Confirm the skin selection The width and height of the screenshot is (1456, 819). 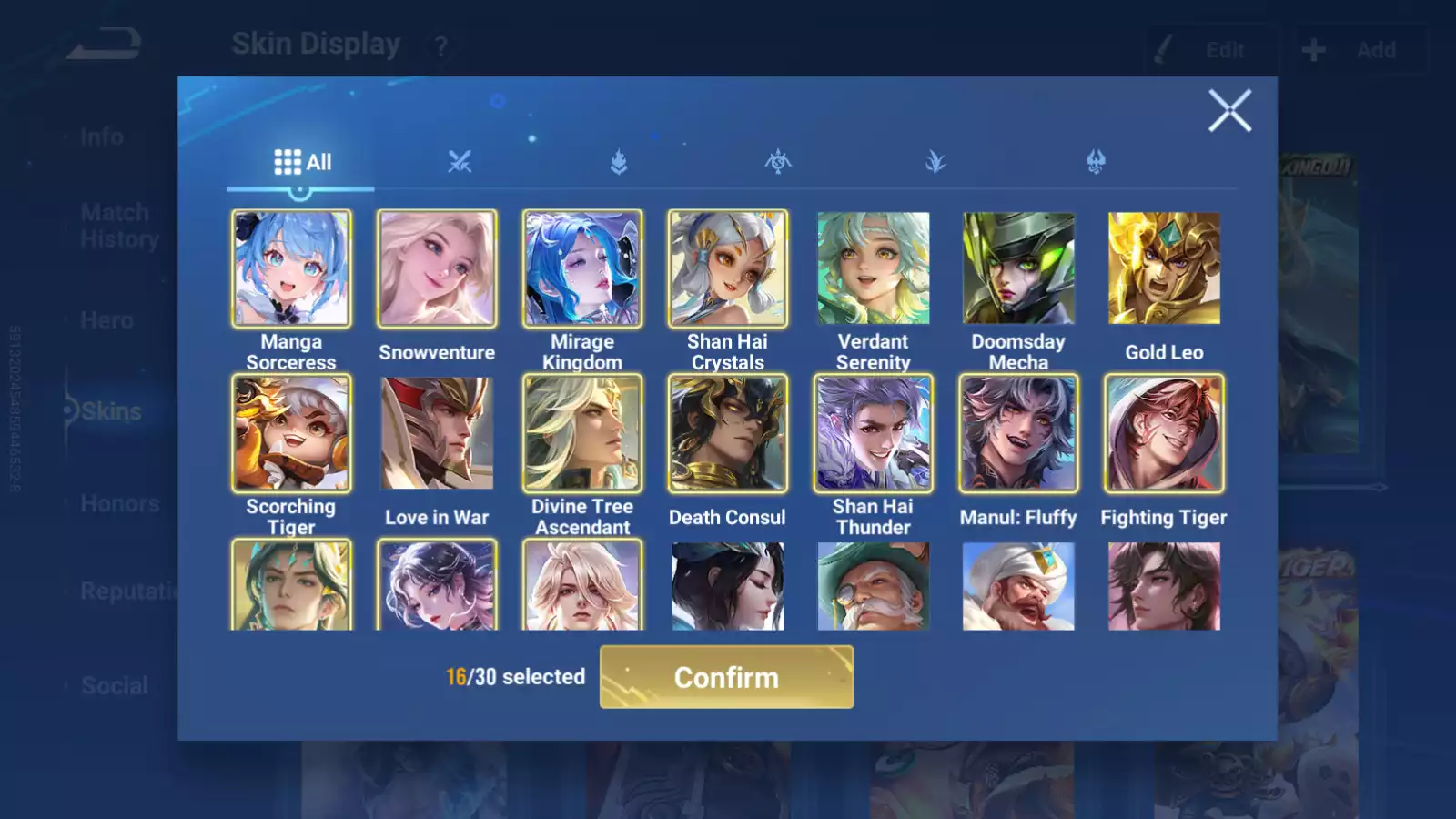(x=726, y=677)
